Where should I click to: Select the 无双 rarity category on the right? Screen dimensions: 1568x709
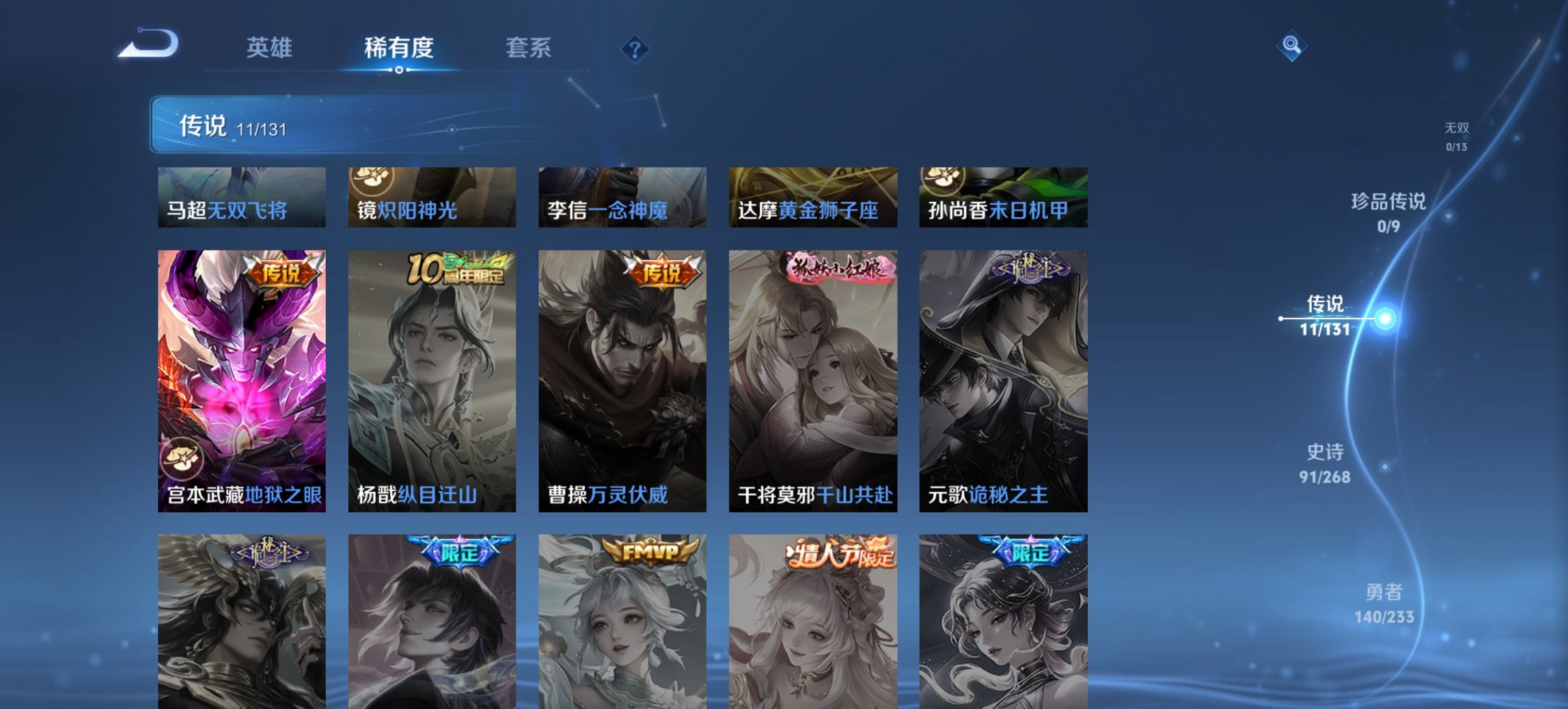pos(1455,134)
